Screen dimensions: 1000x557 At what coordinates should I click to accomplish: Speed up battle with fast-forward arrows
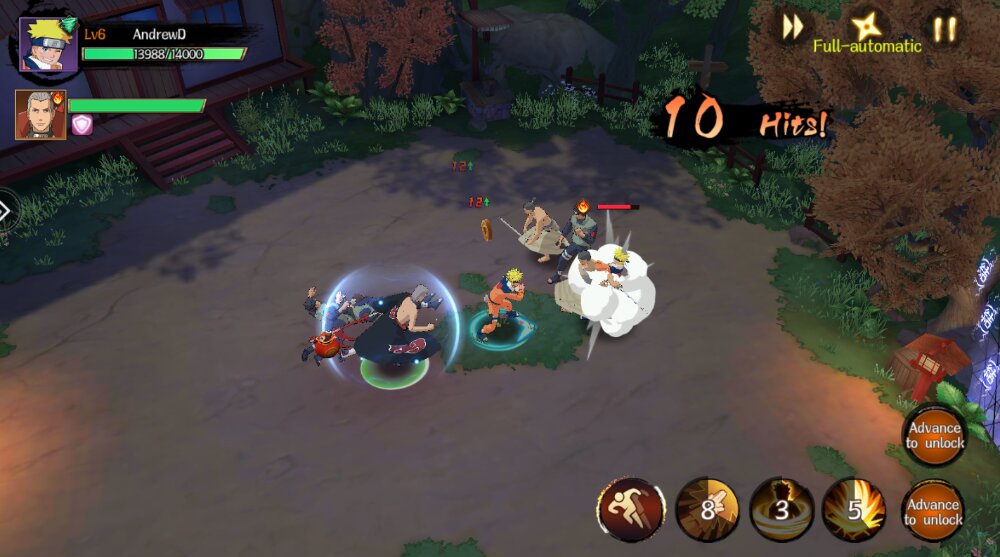coord(792,28)
